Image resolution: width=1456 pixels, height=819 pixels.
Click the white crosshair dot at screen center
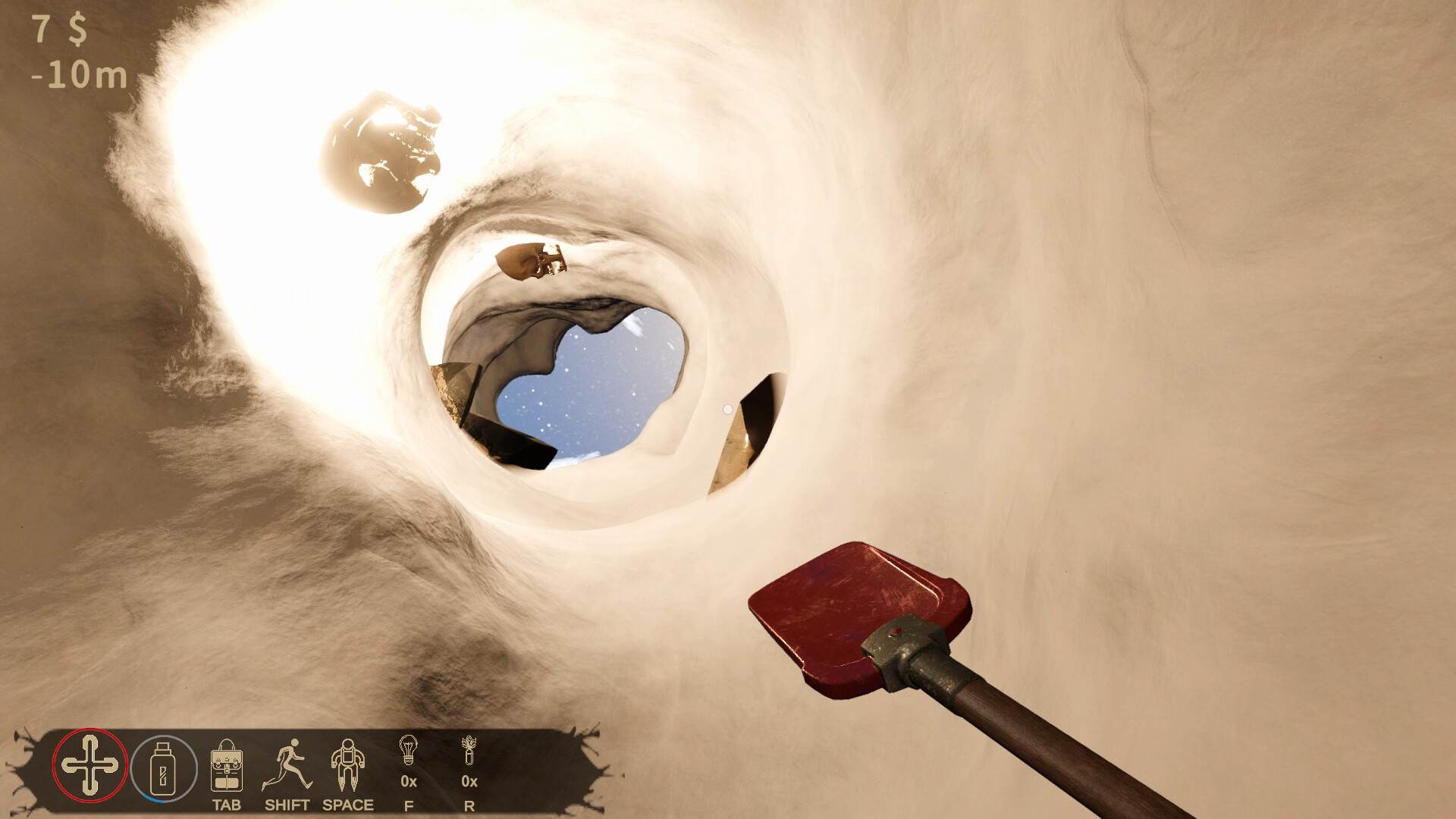click(x=728, y=408)
